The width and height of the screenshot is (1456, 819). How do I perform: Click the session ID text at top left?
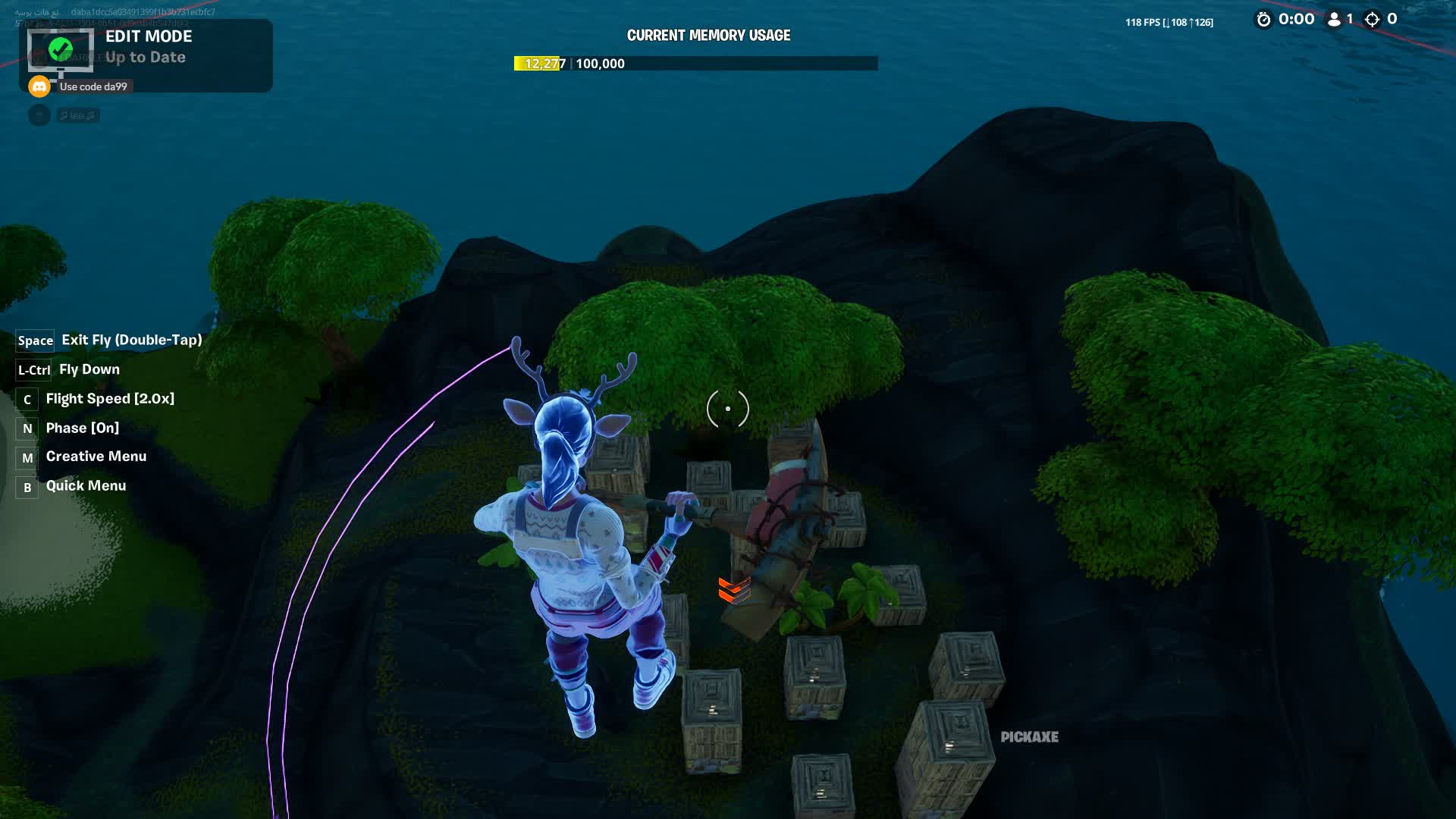(144, 12)
